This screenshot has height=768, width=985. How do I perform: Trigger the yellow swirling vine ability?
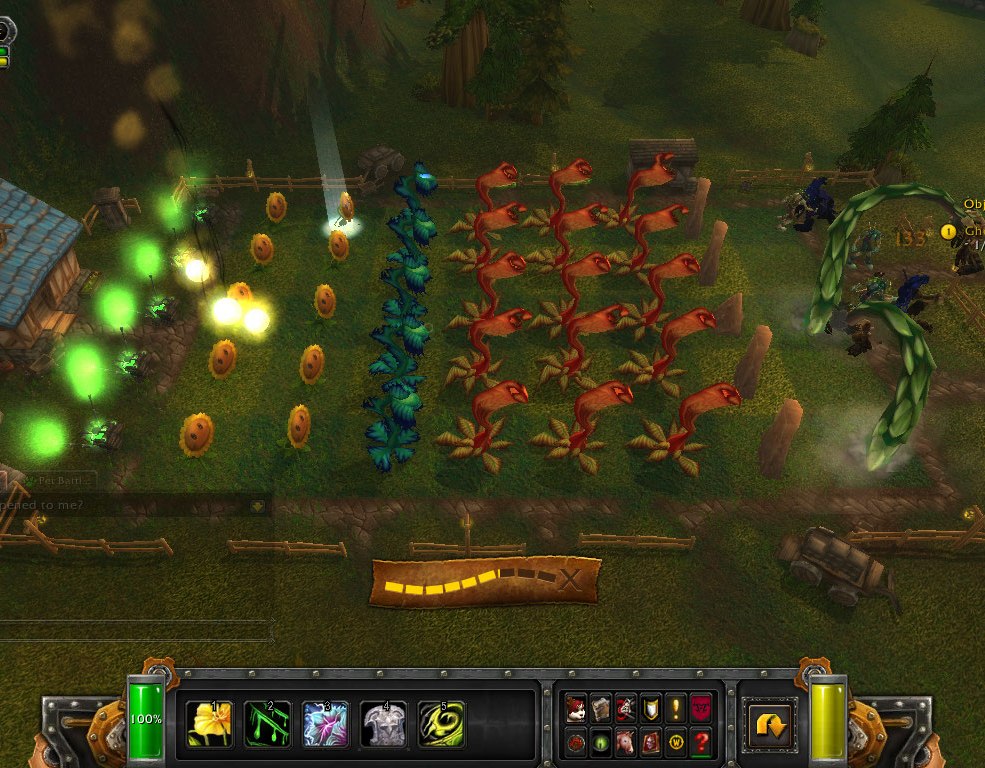pyautogui.click(x=441, y=723)
